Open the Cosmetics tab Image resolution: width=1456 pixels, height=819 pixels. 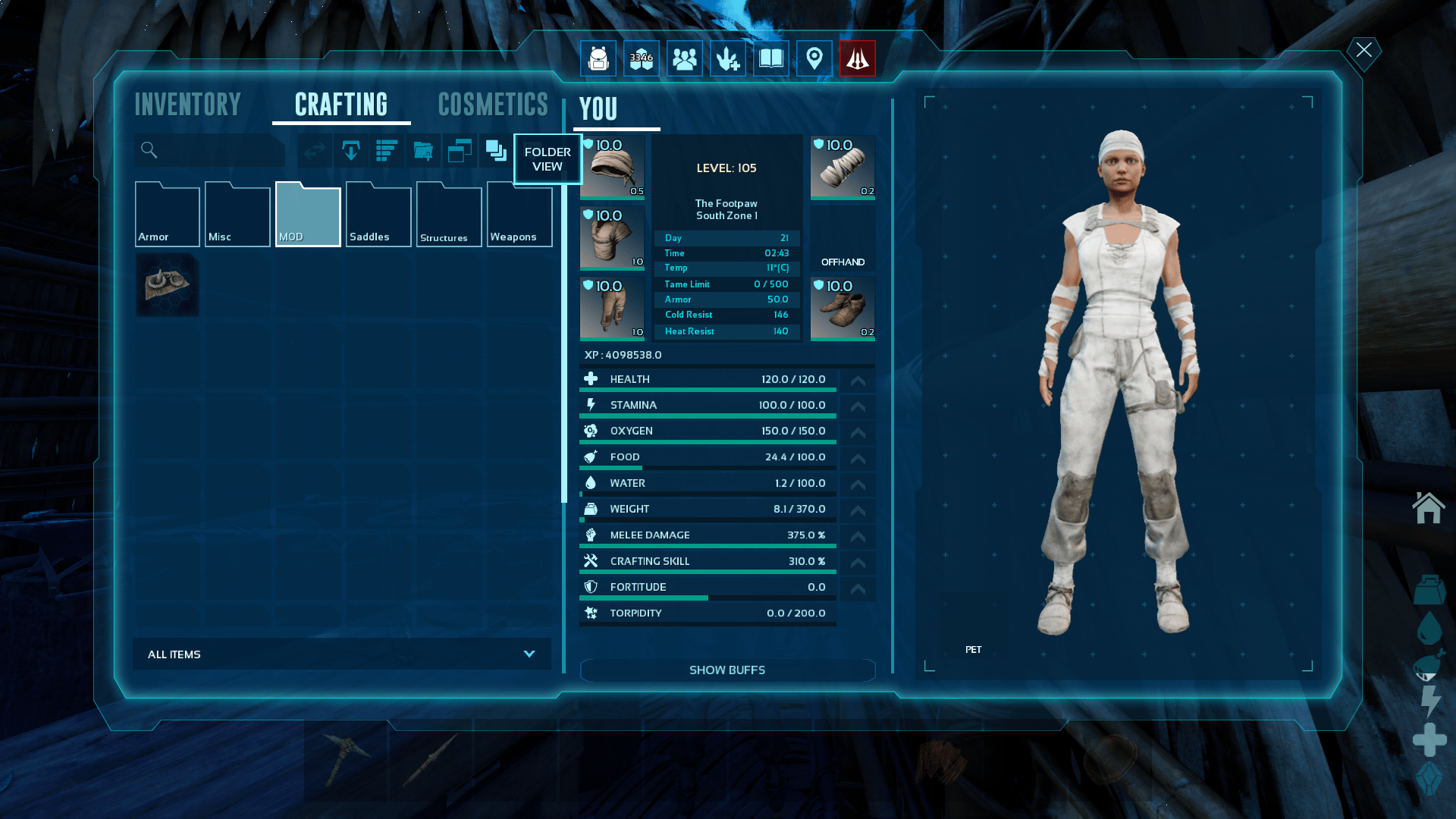(x=493, y=105)
